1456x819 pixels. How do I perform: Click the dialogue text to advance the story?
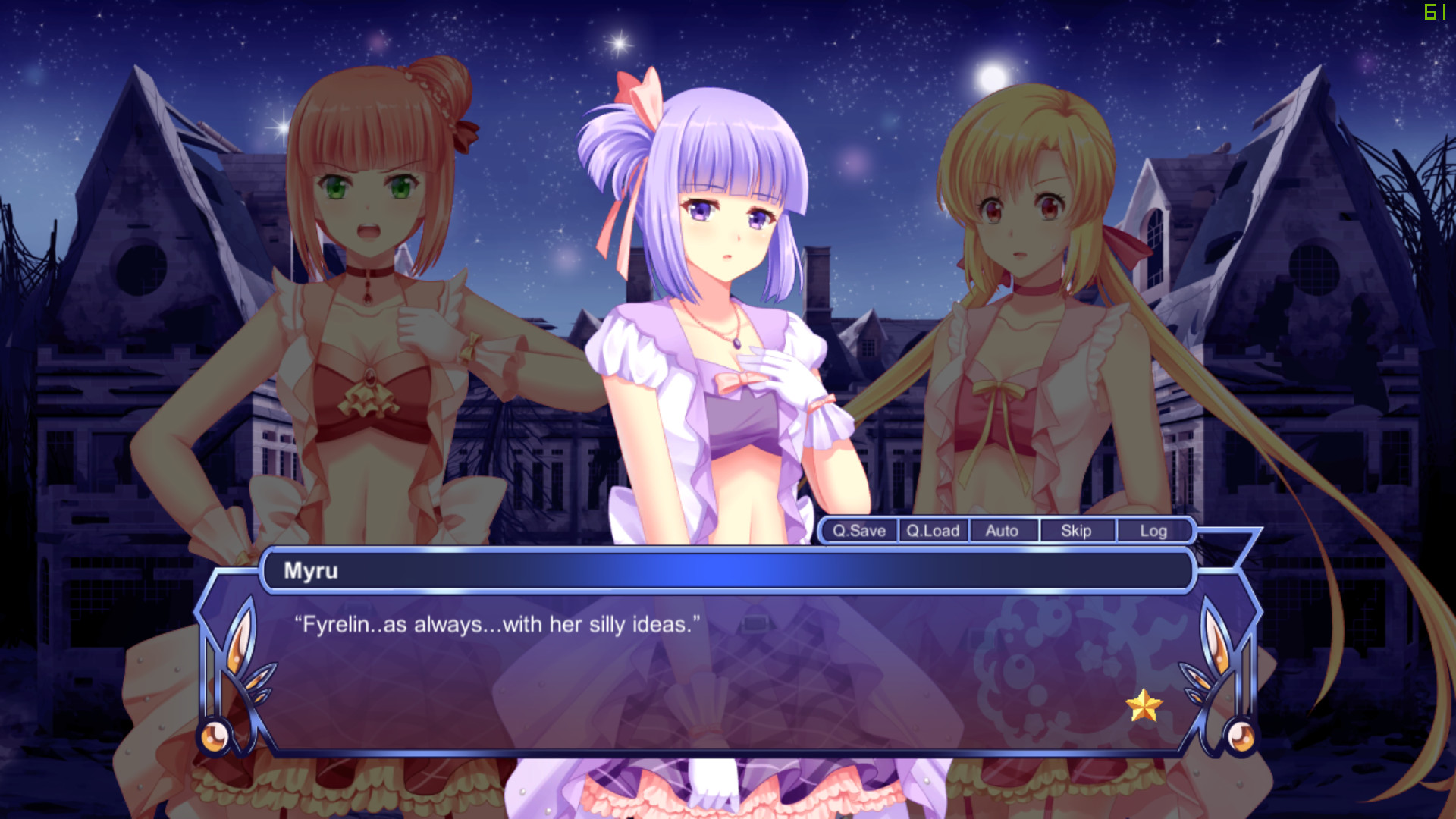pyautogui.click(x=497, y=624)
